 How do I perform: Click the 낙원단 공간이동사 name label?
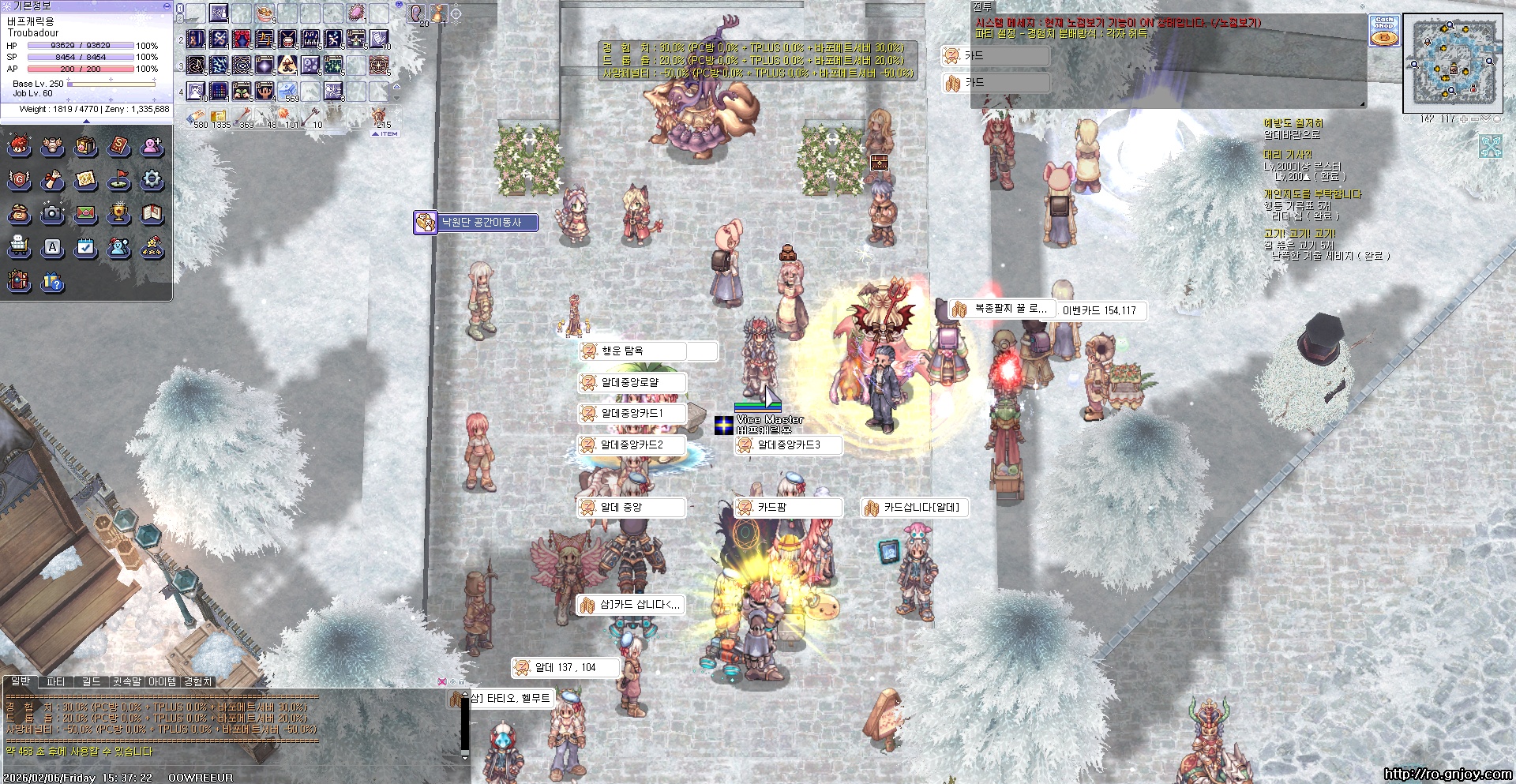[x=481, y=223]
